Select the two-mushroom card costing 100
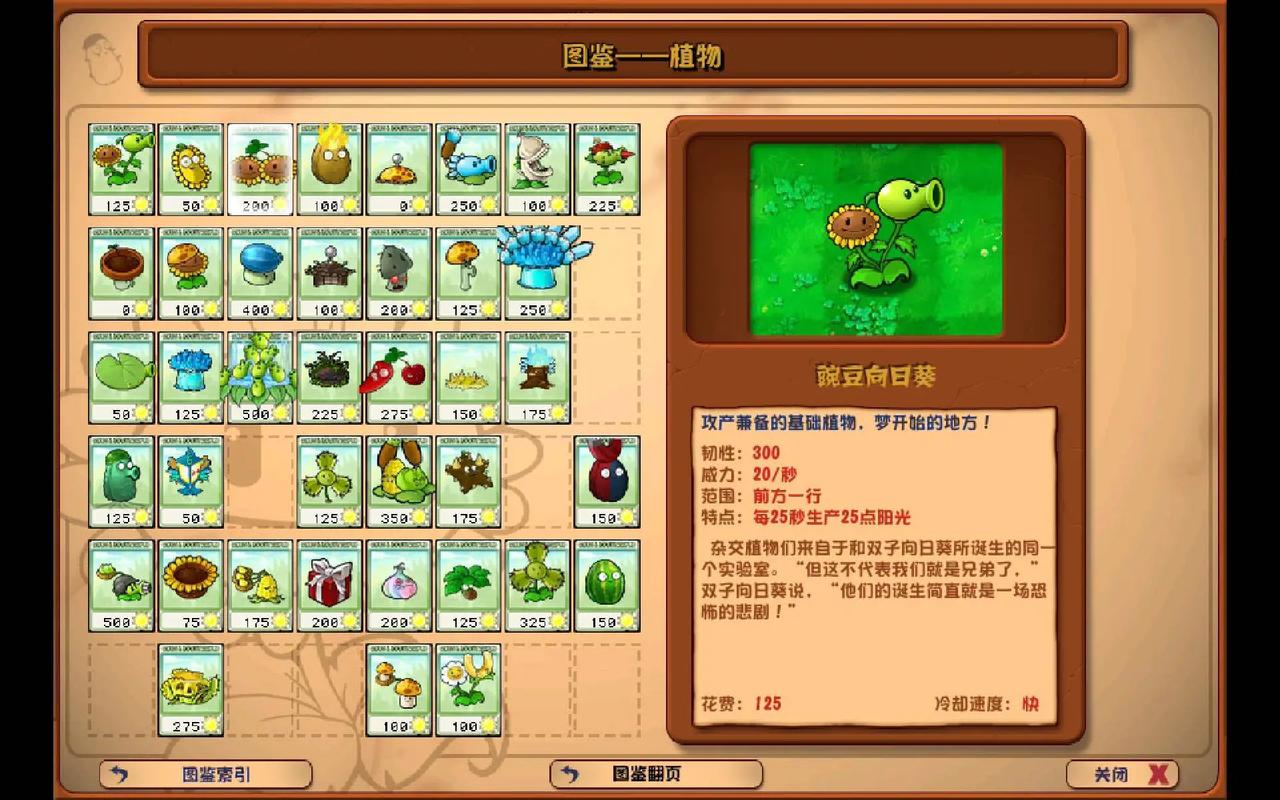 [398, 690]
